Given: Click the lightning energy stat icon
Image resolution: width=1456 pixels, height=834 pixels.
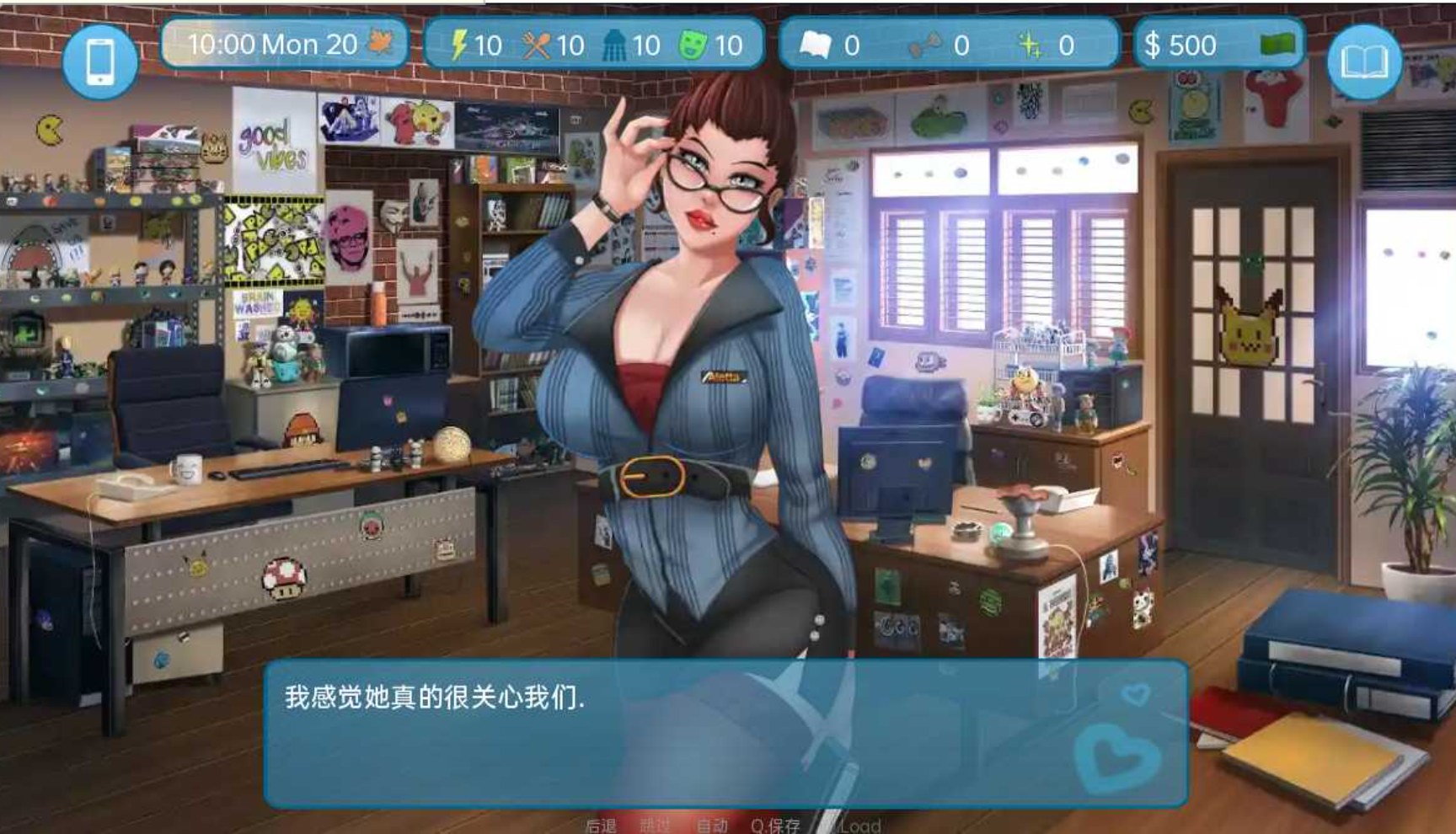Looking at the screenshot, I should click(460, 45).
